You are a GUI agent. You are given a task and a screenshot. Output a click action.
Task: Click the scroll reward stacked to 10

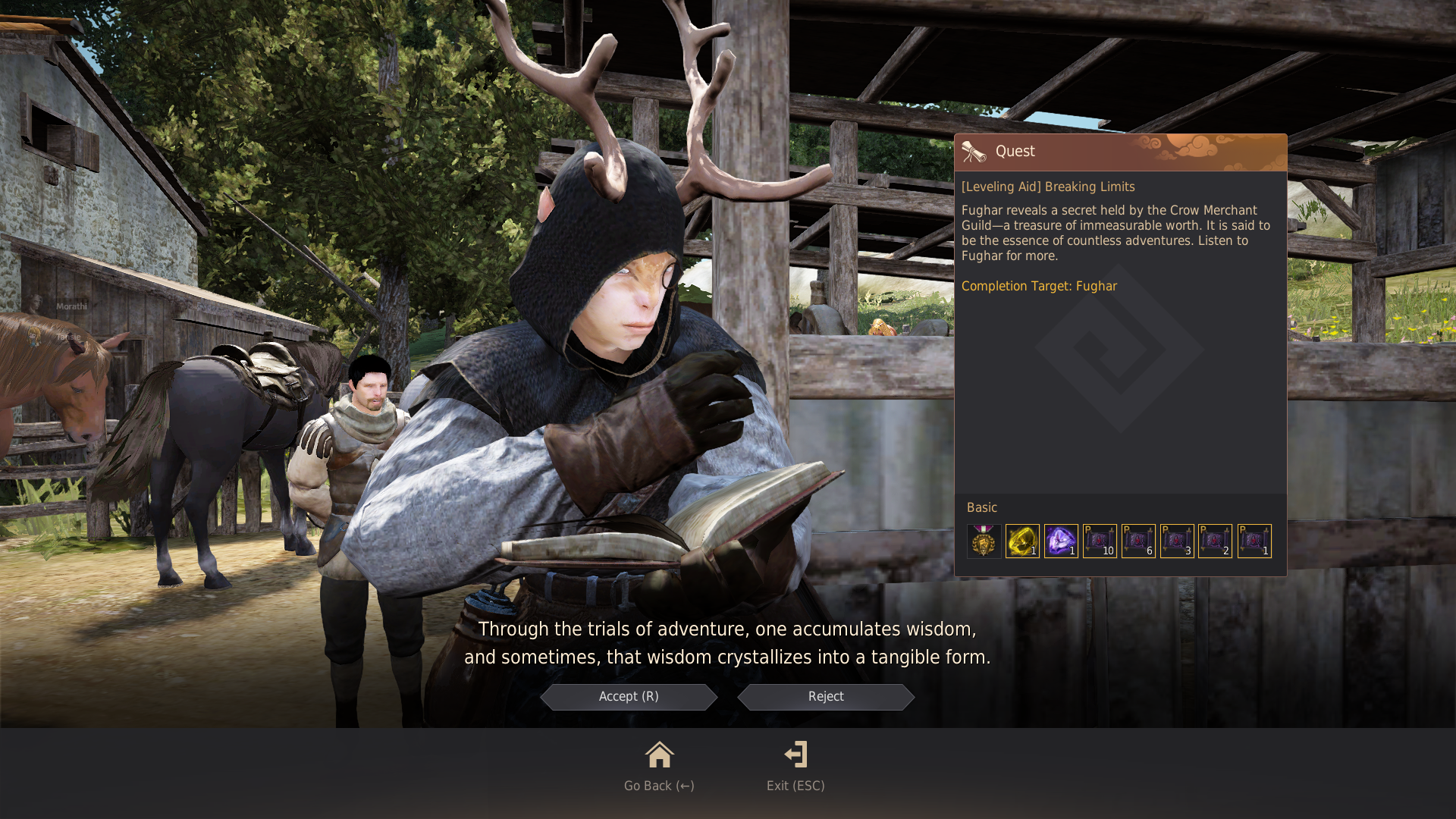(x=1100, y=540)
